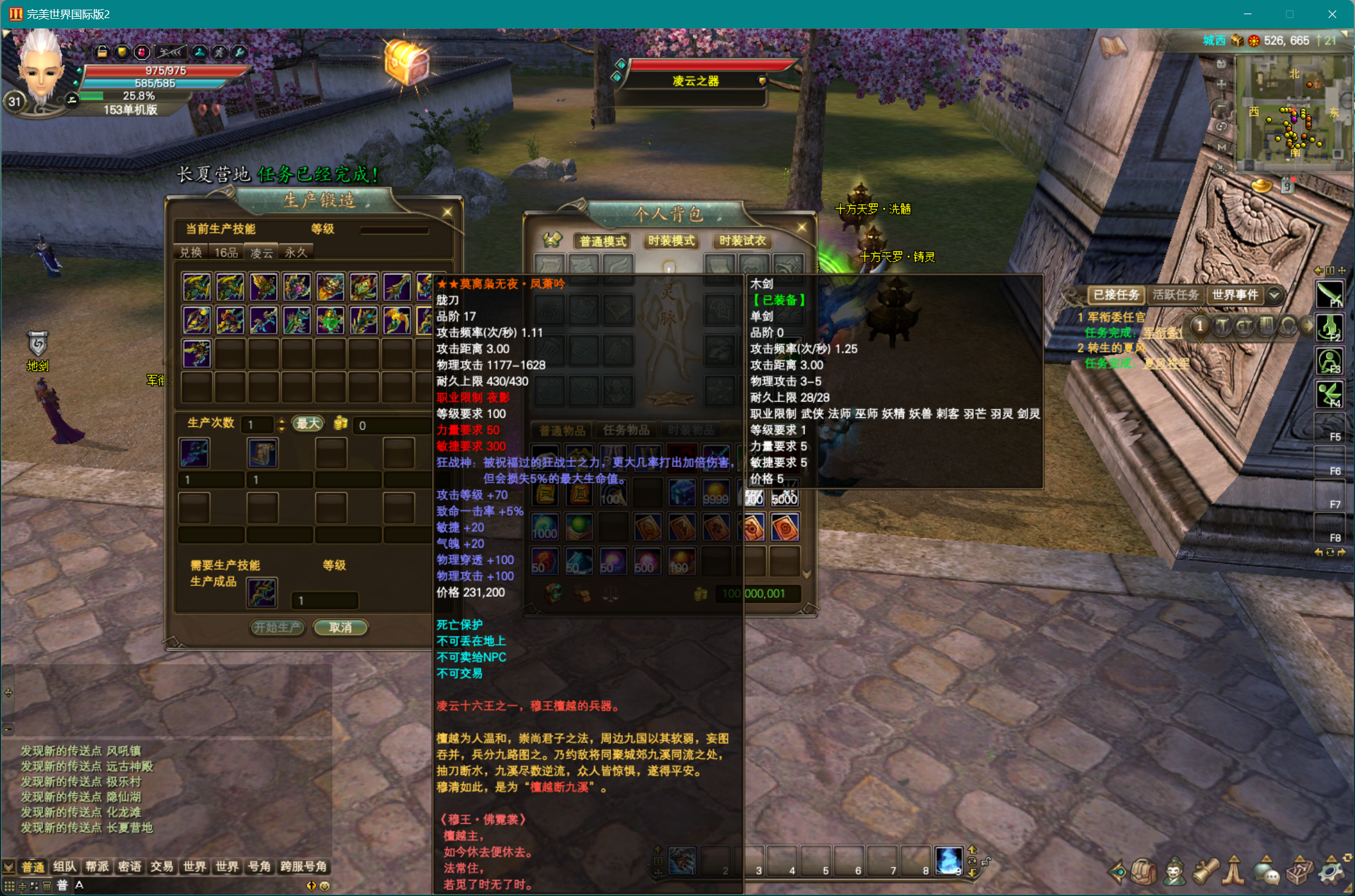Image resolution: width=1355 pixels, height=896 pixels.
Task: Show the 已接任务 accepted quests tab
Action: click(1116, 295)
